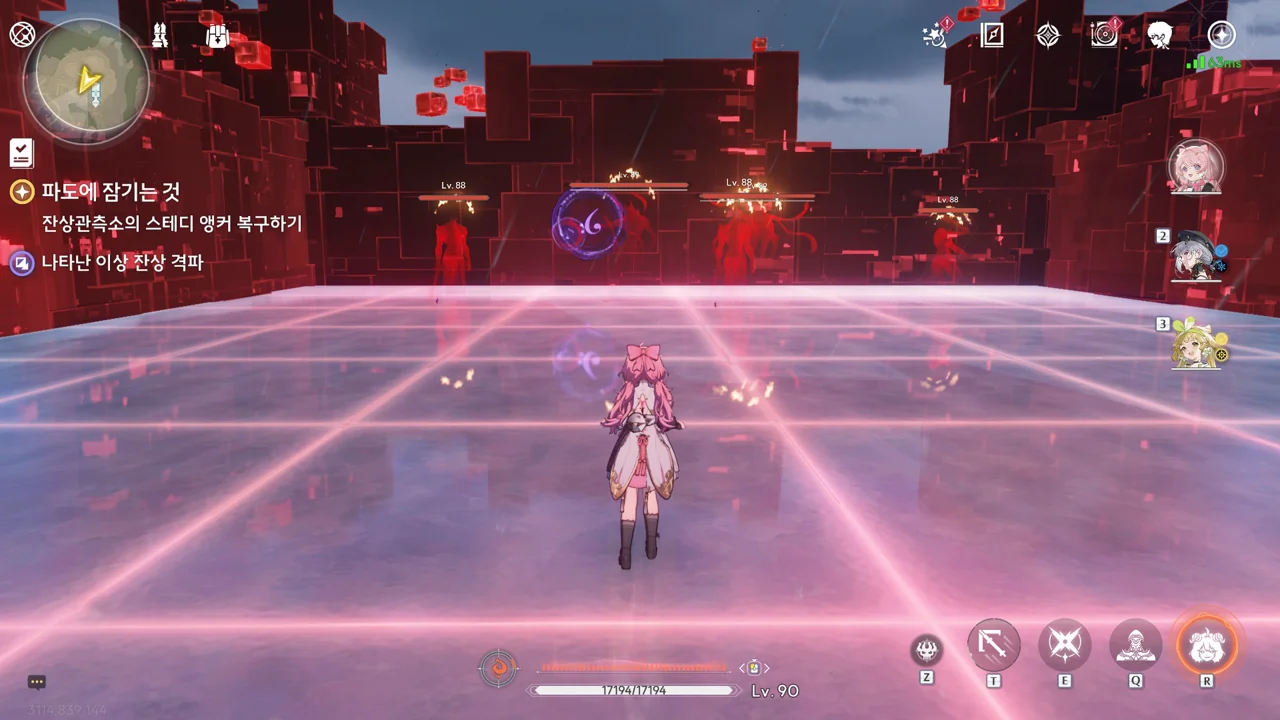Activate the E resonance skill
Screen dimensions: 1280x720
click(x=1064, y=645)
